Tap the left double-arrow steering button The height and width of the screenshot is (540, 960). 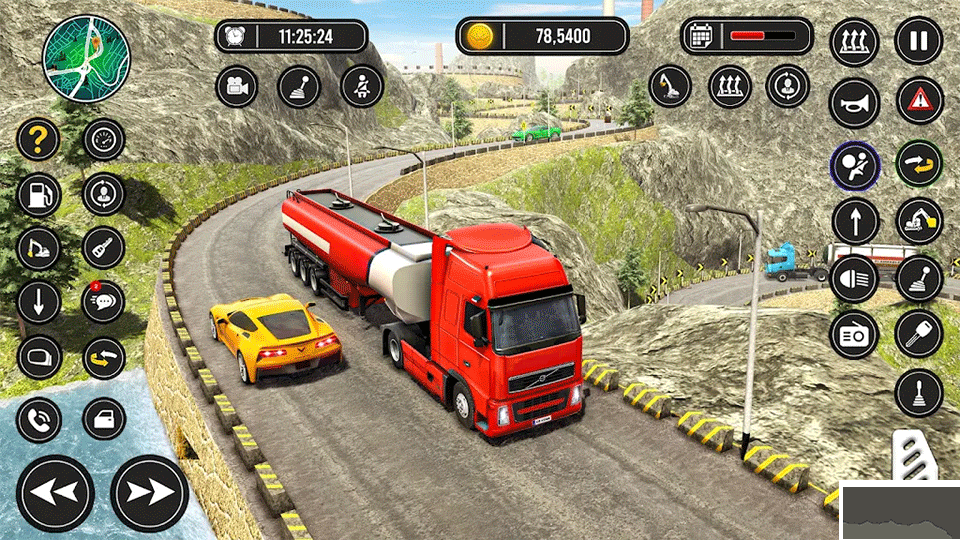click(x=55, y=493)
